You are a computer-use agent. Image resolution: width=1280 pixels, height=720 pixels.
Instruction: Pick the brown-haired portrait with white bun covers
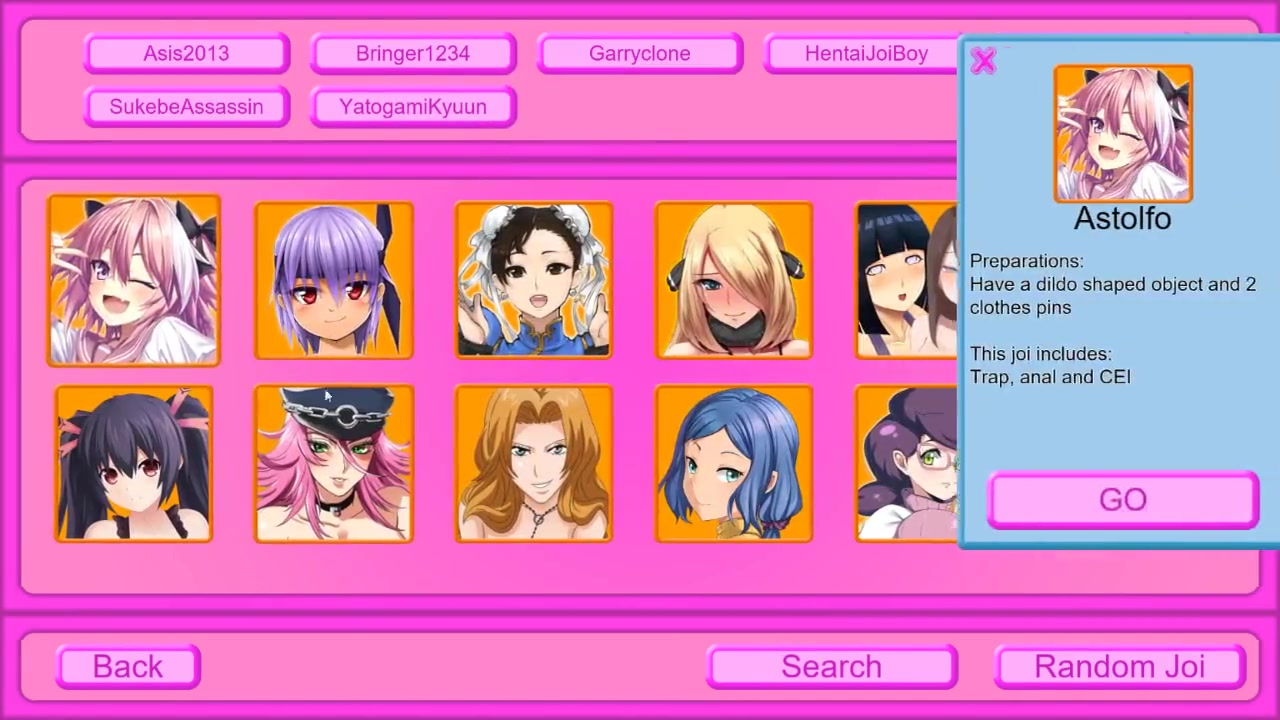point(534,281)
